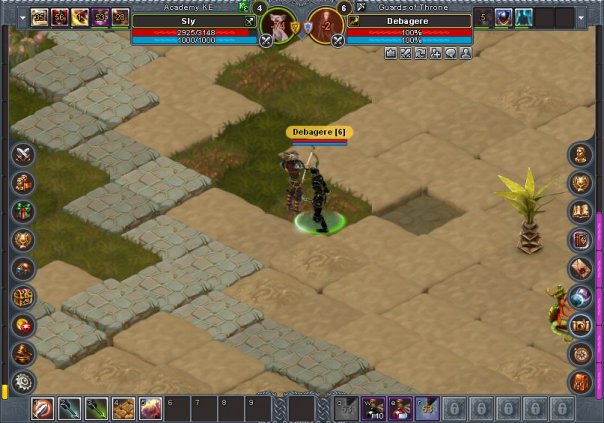The height and width of the screenshot is (423, 604).
Task: Click the crossed swords under Sly's portrait
Action: [266, 41]
